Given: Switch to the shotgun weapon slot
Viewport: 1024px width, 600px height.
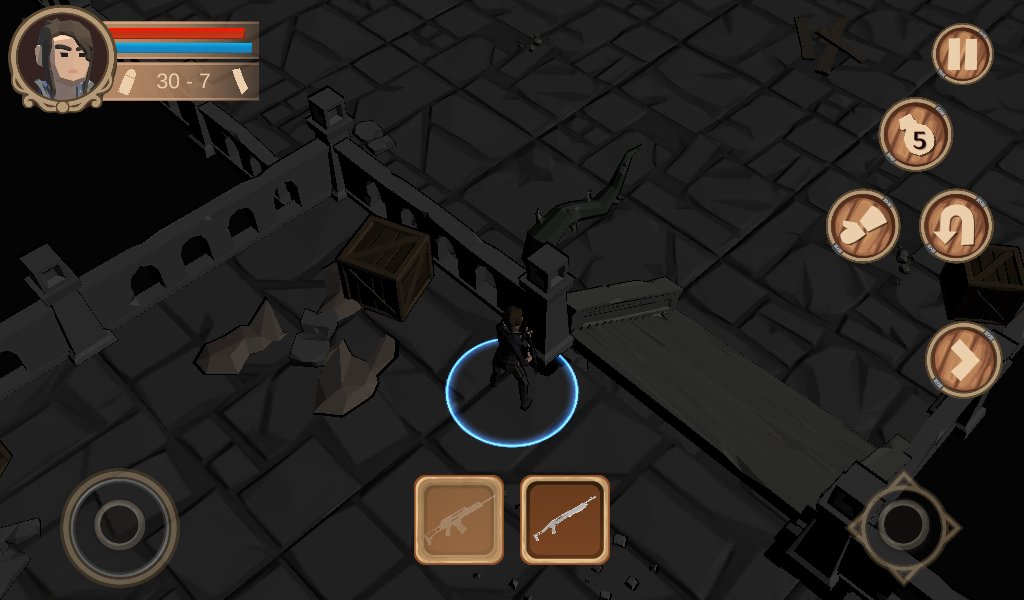Looking at the screenshot, I should [x=565, y=519].
